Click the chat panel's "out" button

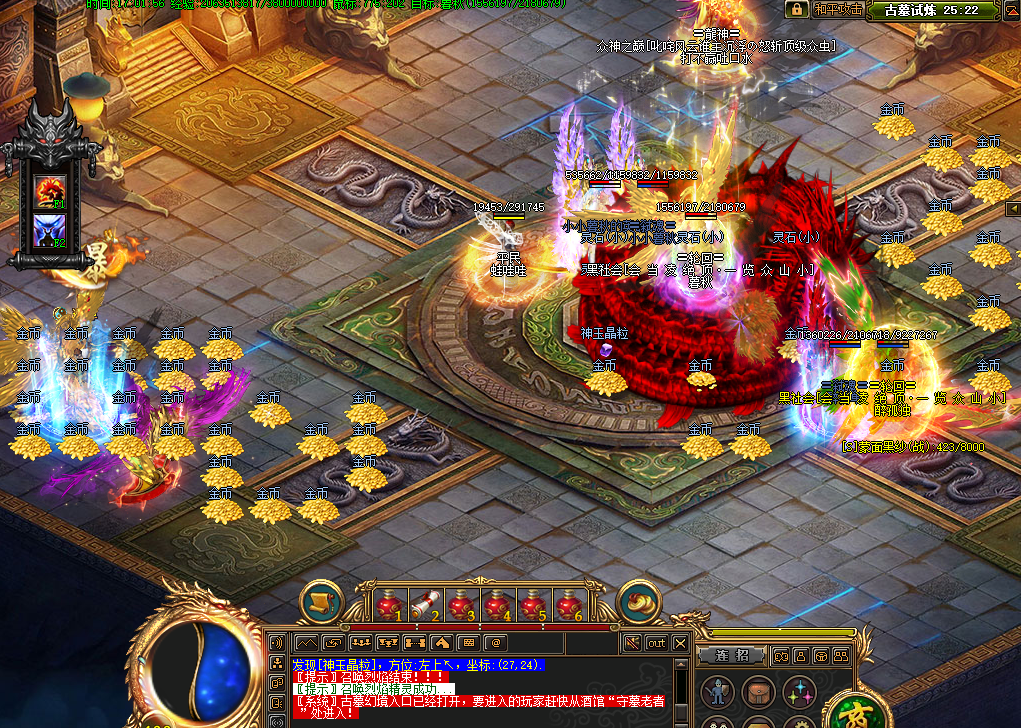pyautogui.click(x=656, y=643)
